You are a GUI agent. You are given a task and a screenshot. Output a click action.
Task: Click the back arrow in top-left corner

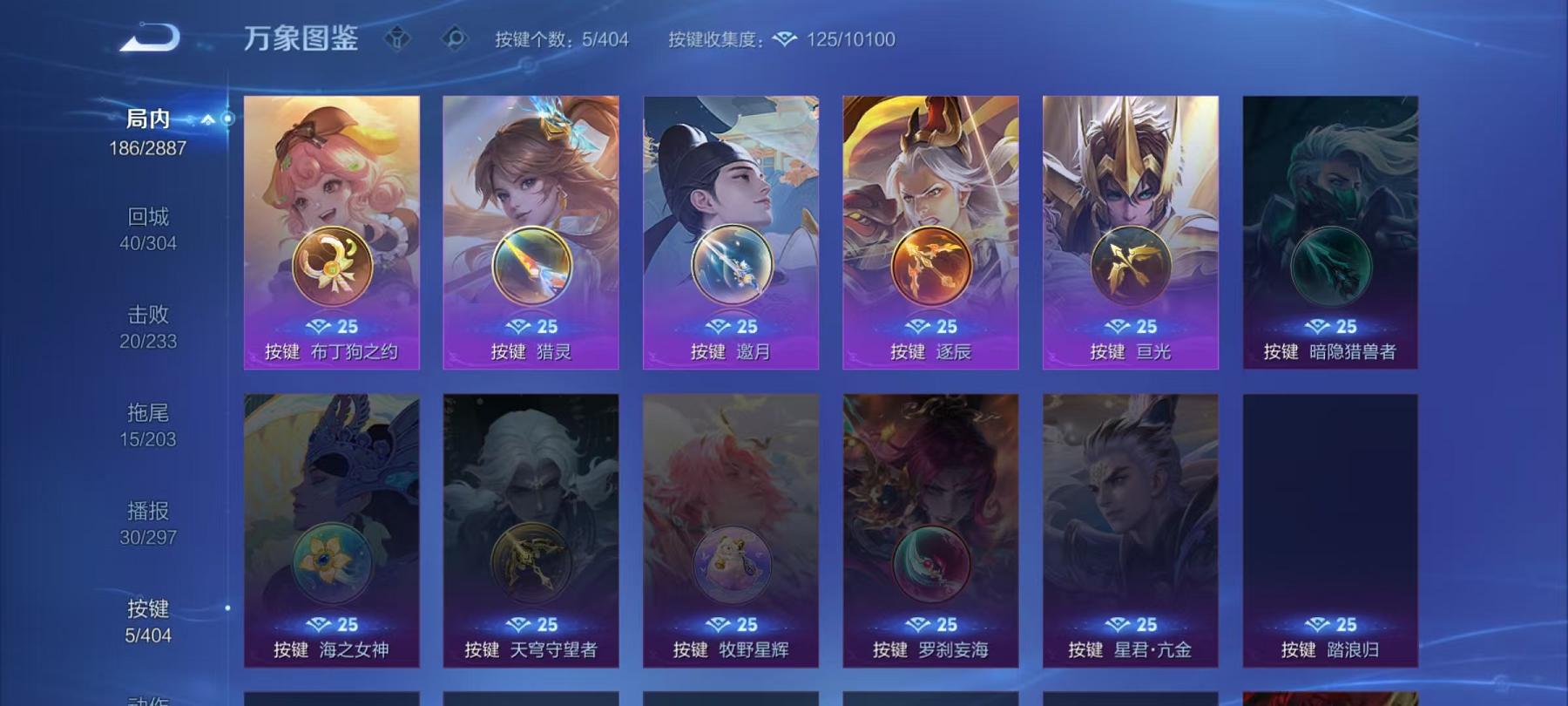[150, 37]
